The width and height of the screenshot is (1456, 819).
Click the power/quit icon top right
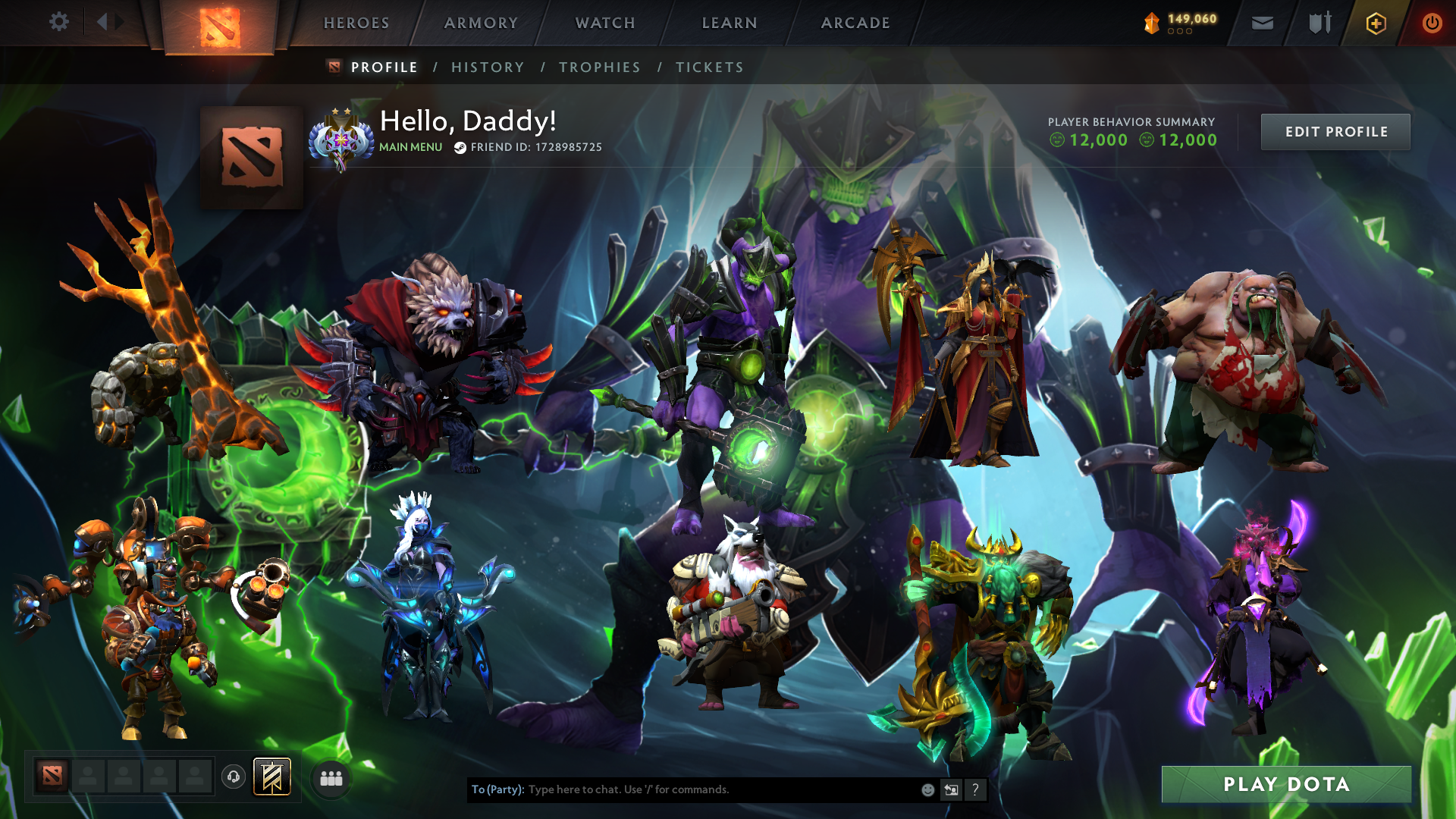1432,23
